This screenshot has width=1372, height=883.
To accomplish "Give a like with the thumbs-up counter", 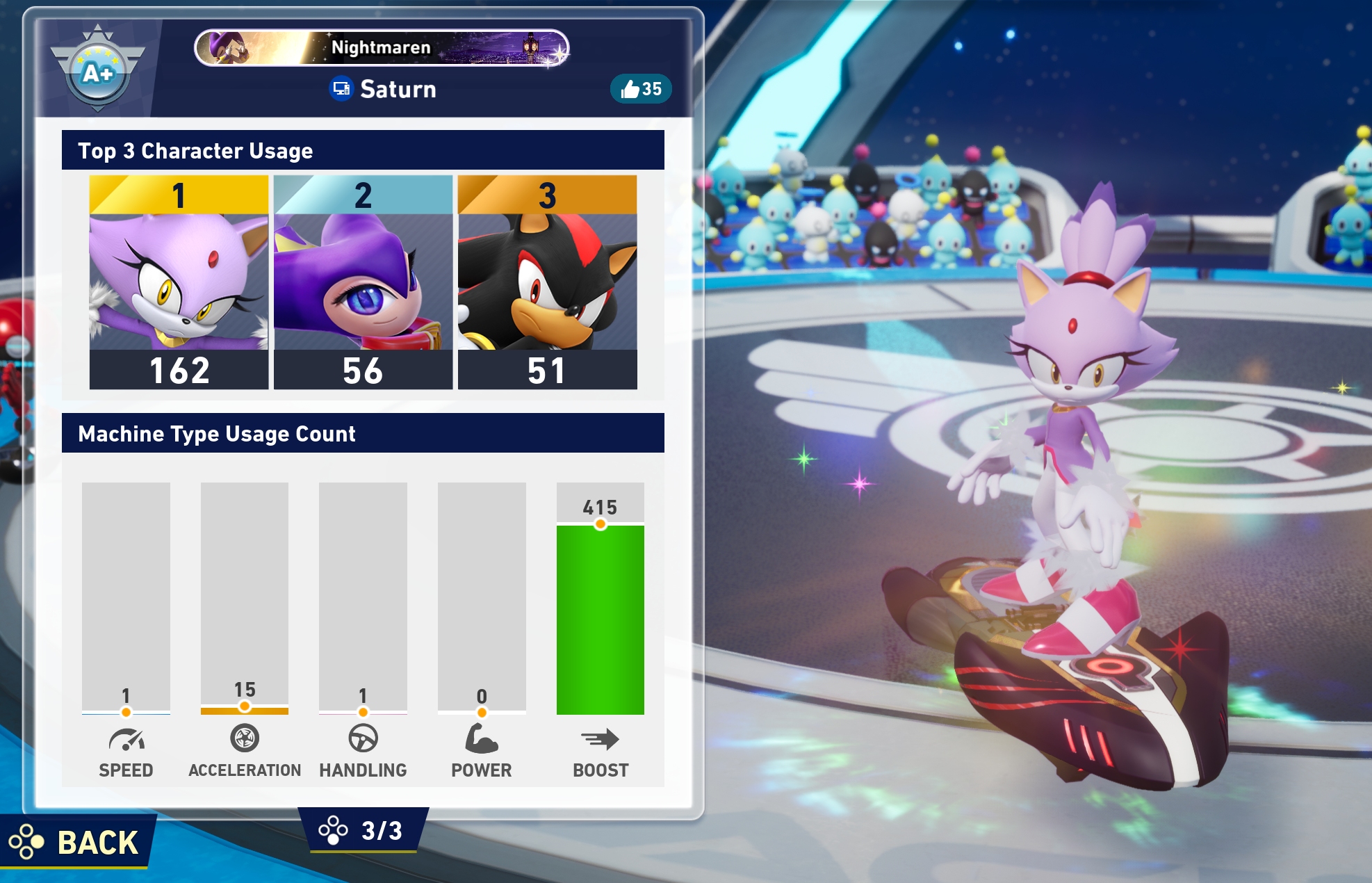I will 640,89.
